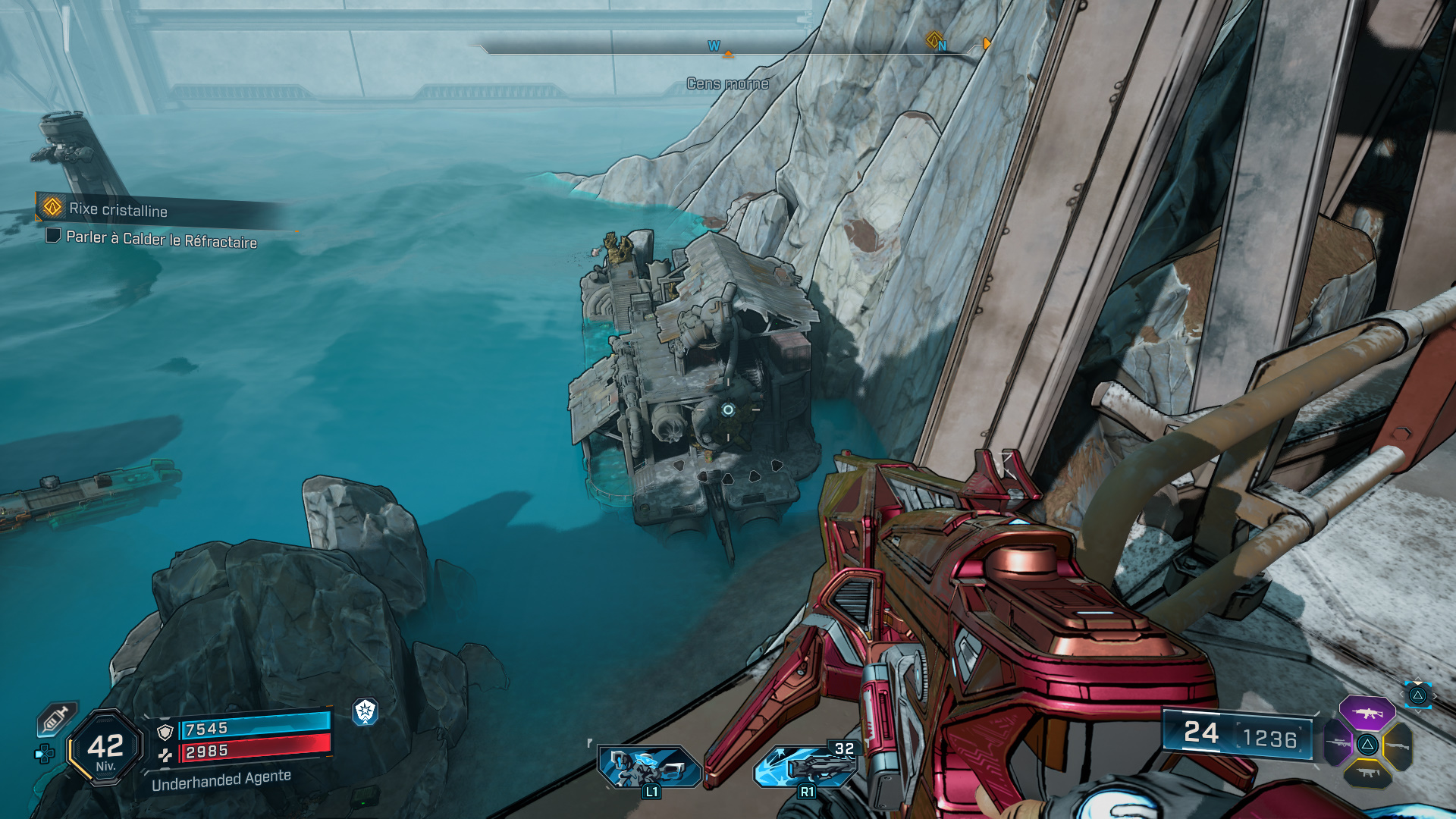Select the W marker on the compass bar

pyautogui.click(x=711, y=45)
